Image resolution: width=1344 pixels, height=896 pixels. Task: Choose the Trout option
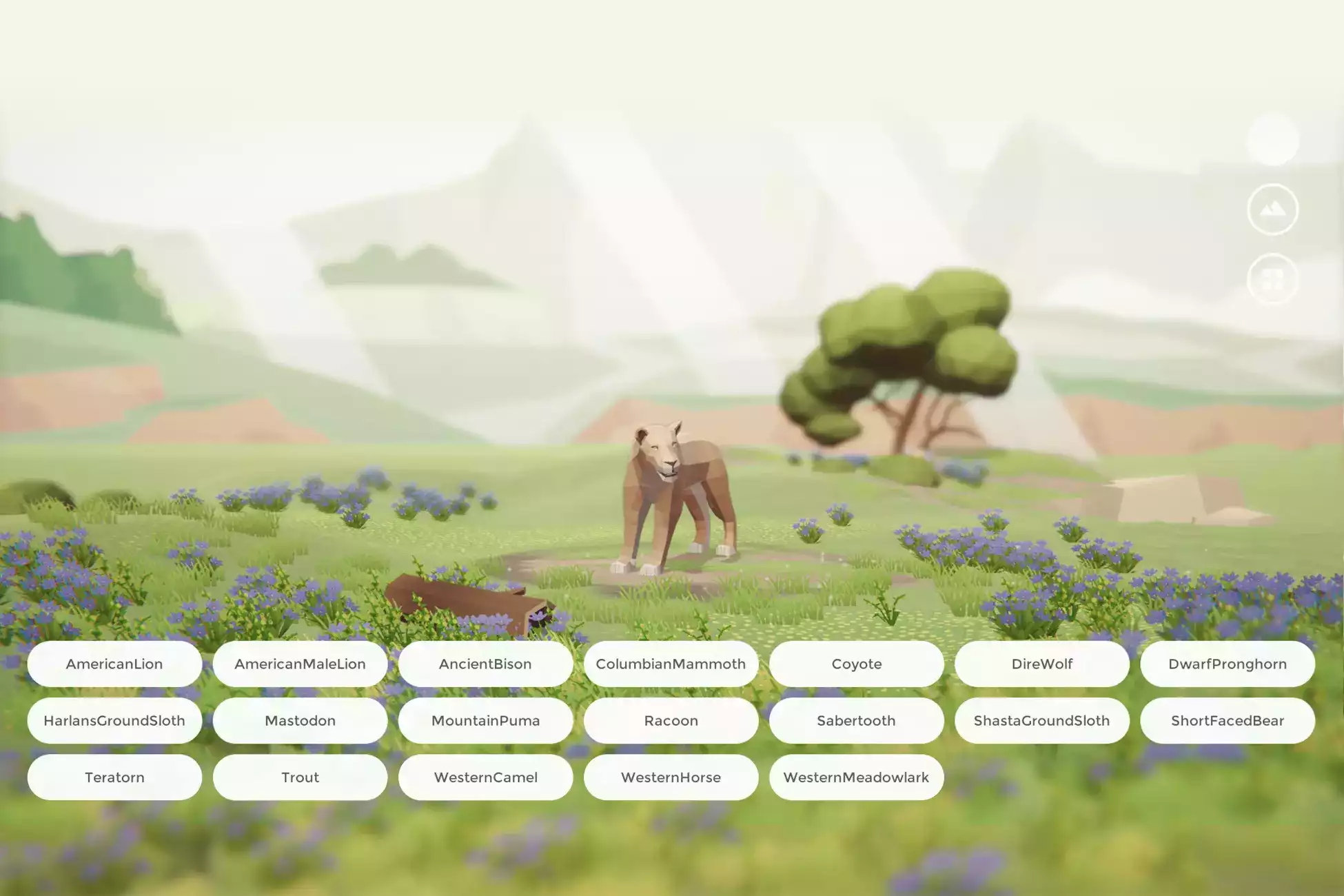coord(300,777)
